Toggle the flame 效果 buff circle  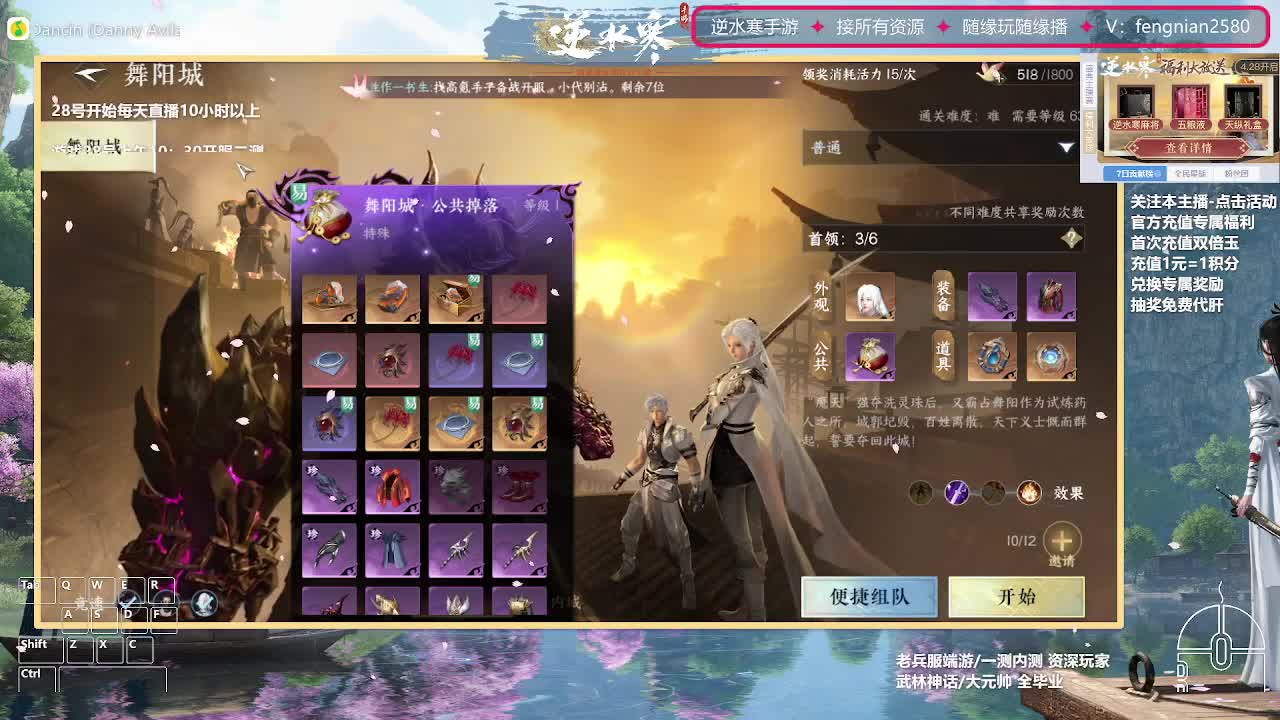coord(1028,493)
